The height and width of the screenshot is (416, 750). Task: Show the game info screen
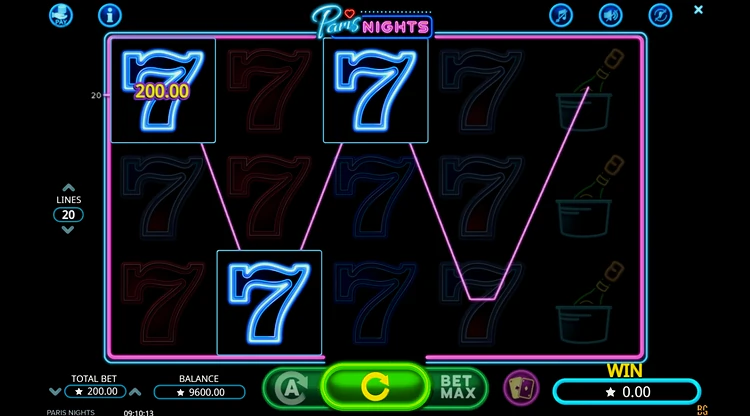click(x=110, y=15)
